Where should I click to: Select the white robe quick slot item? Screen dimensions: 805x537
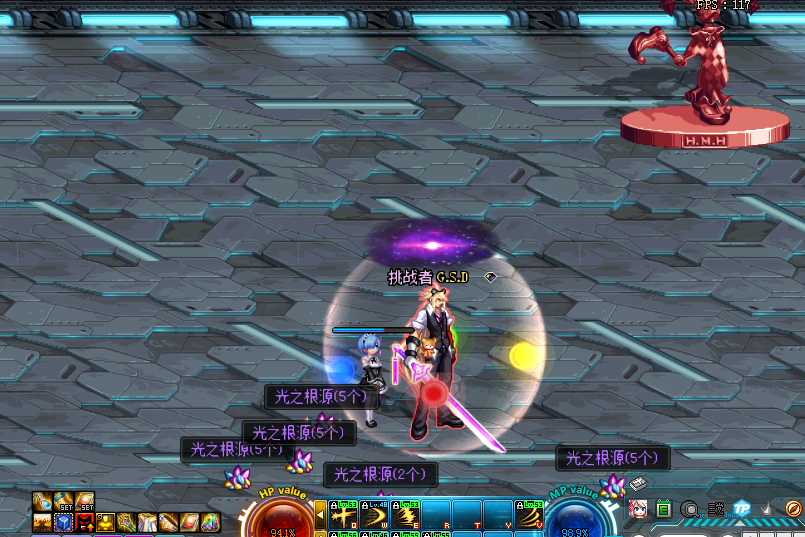coord(148,522)
